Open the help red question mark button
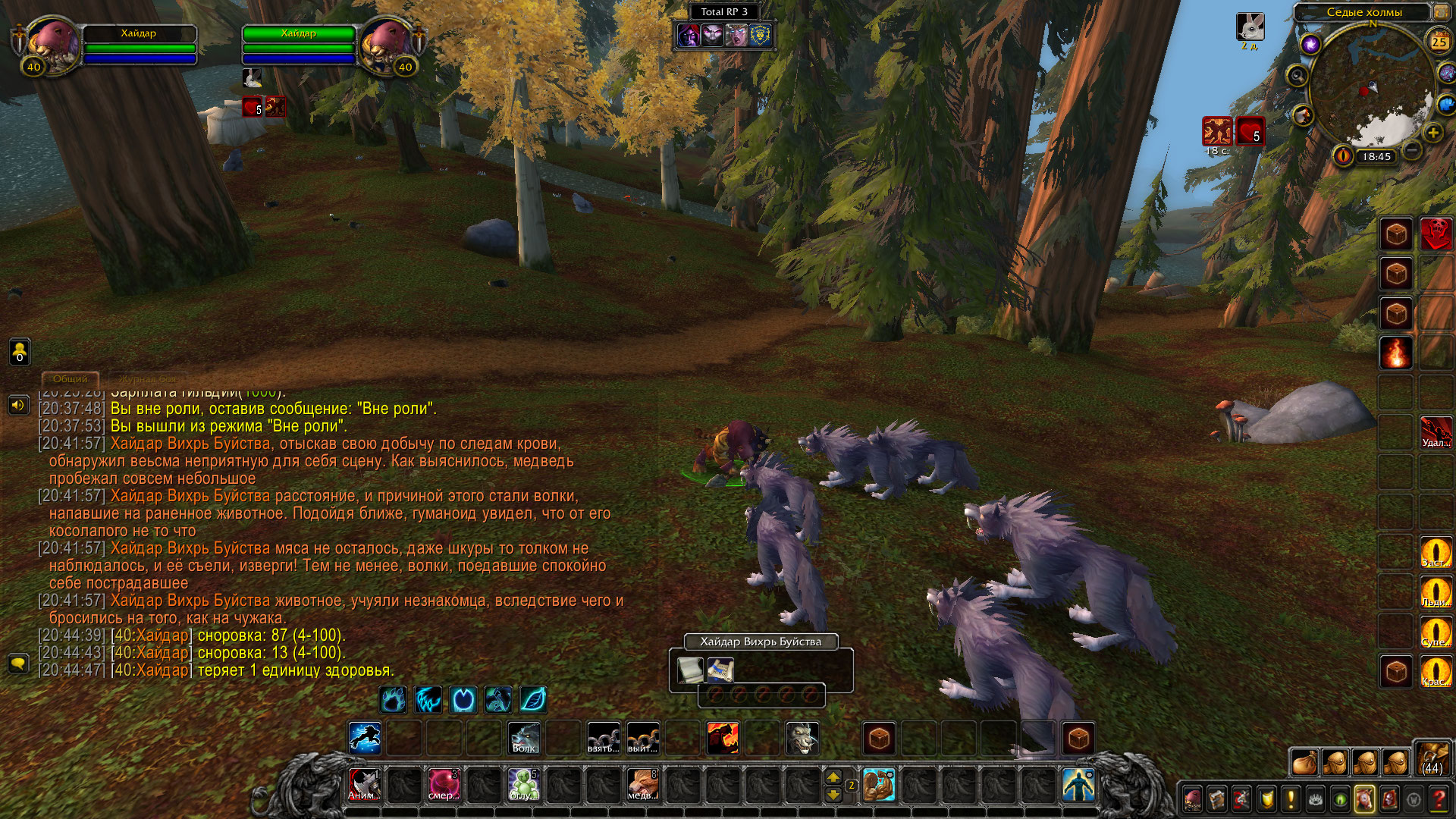Screen dimensions: 1456x819 coord(1438,799)
